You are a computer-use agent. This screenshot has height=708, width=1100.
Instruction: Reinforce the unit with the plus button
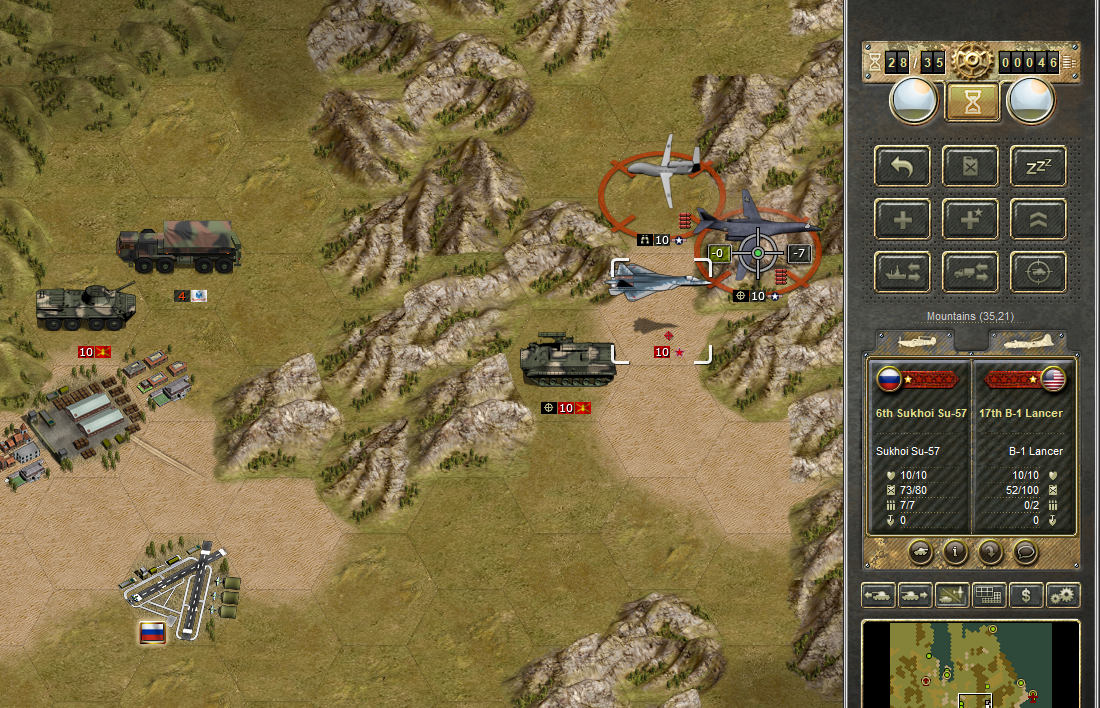(x=902, y=219)
